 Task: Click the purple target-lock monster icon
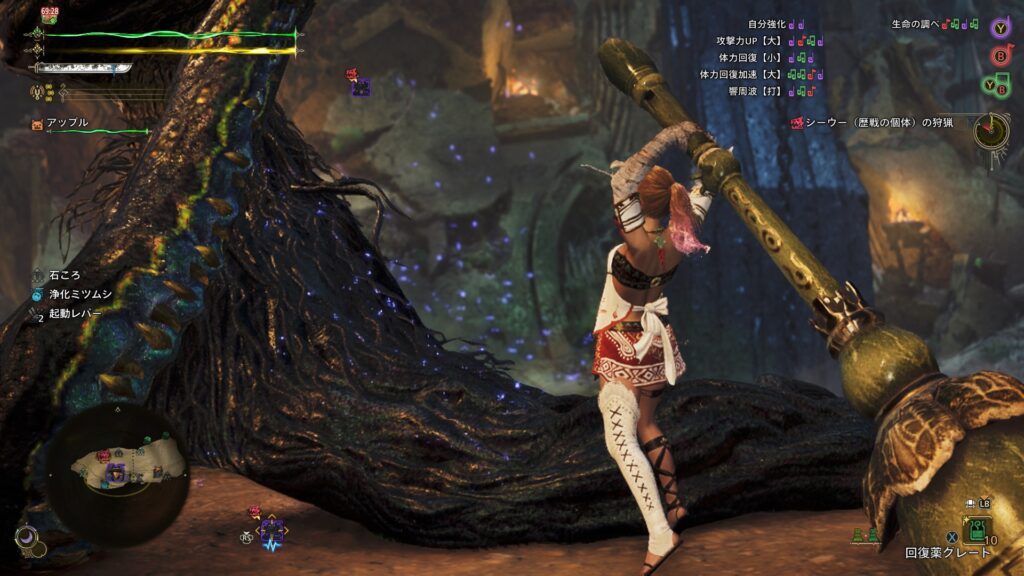click(x=272, y=530)
